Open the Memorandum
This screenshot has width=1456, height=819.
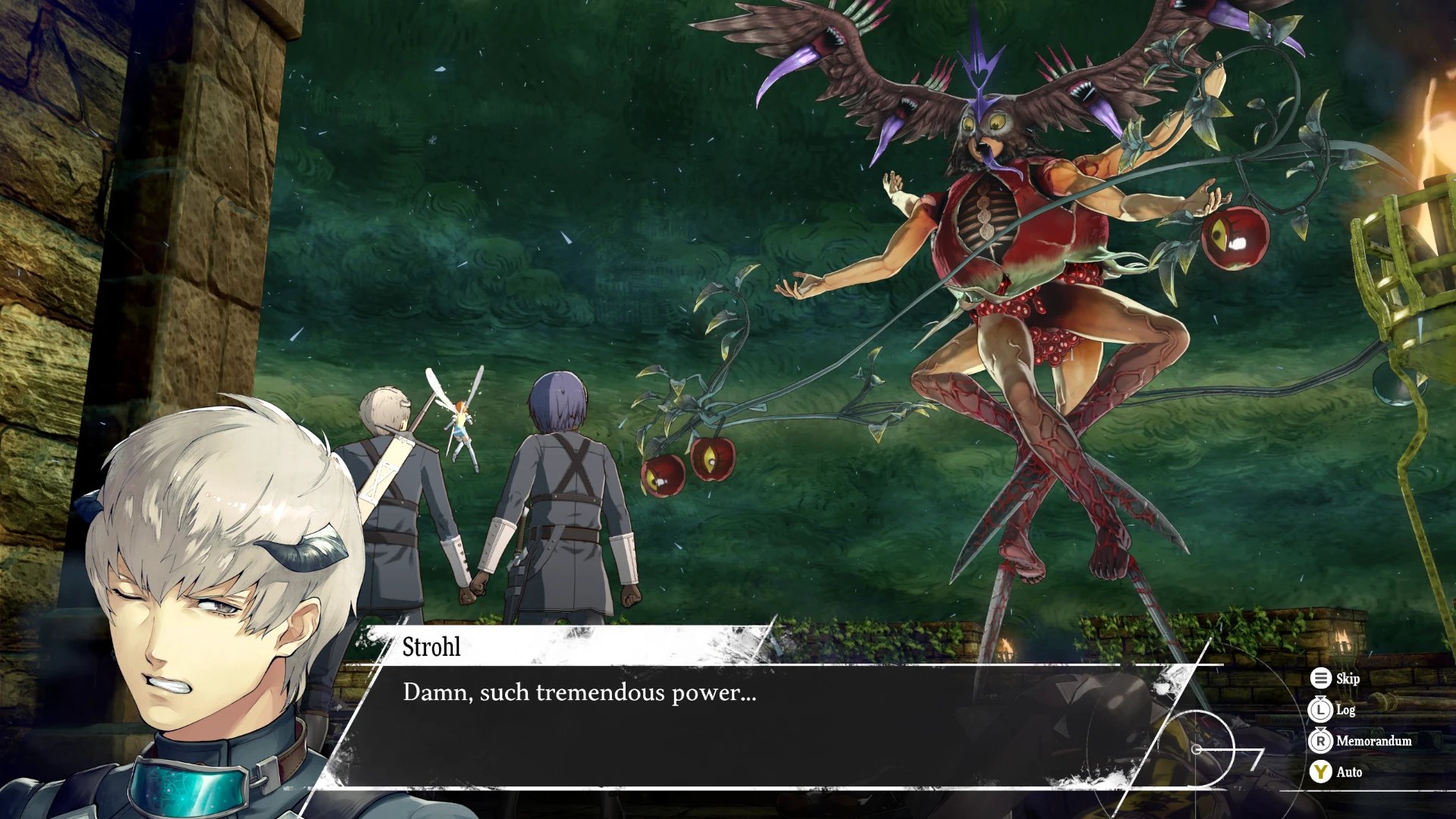pyautogui.click(x=1360, y=741)
